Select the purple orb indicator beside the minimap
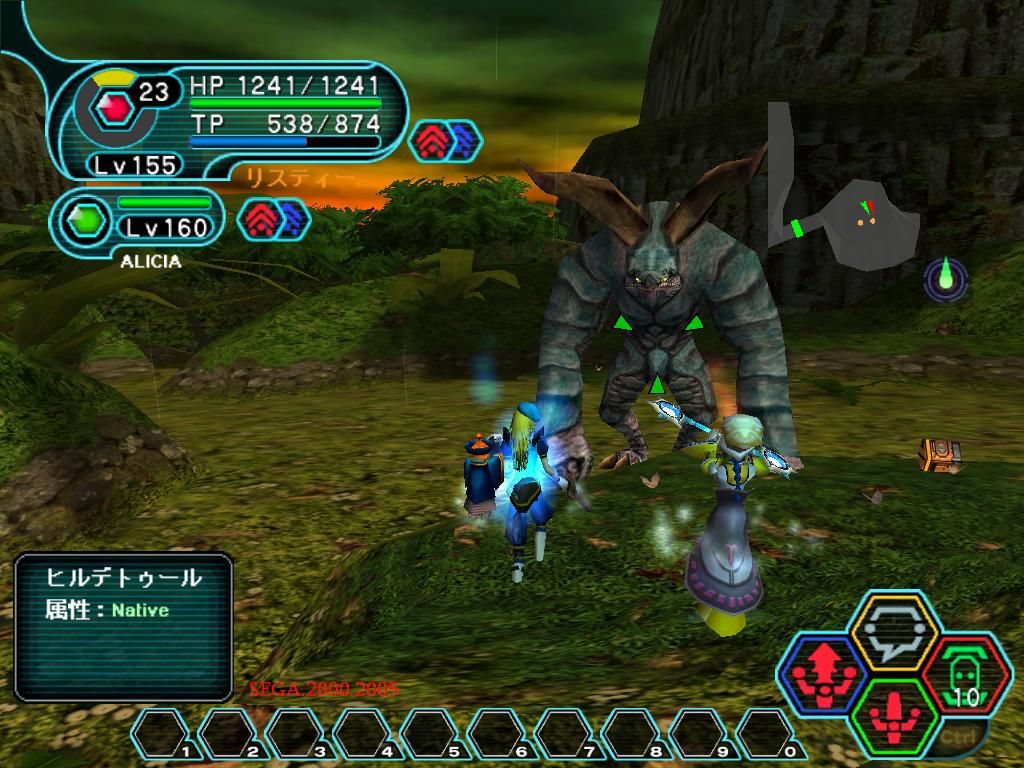Viewport: 1024px width, 768px height. (945, 279)
